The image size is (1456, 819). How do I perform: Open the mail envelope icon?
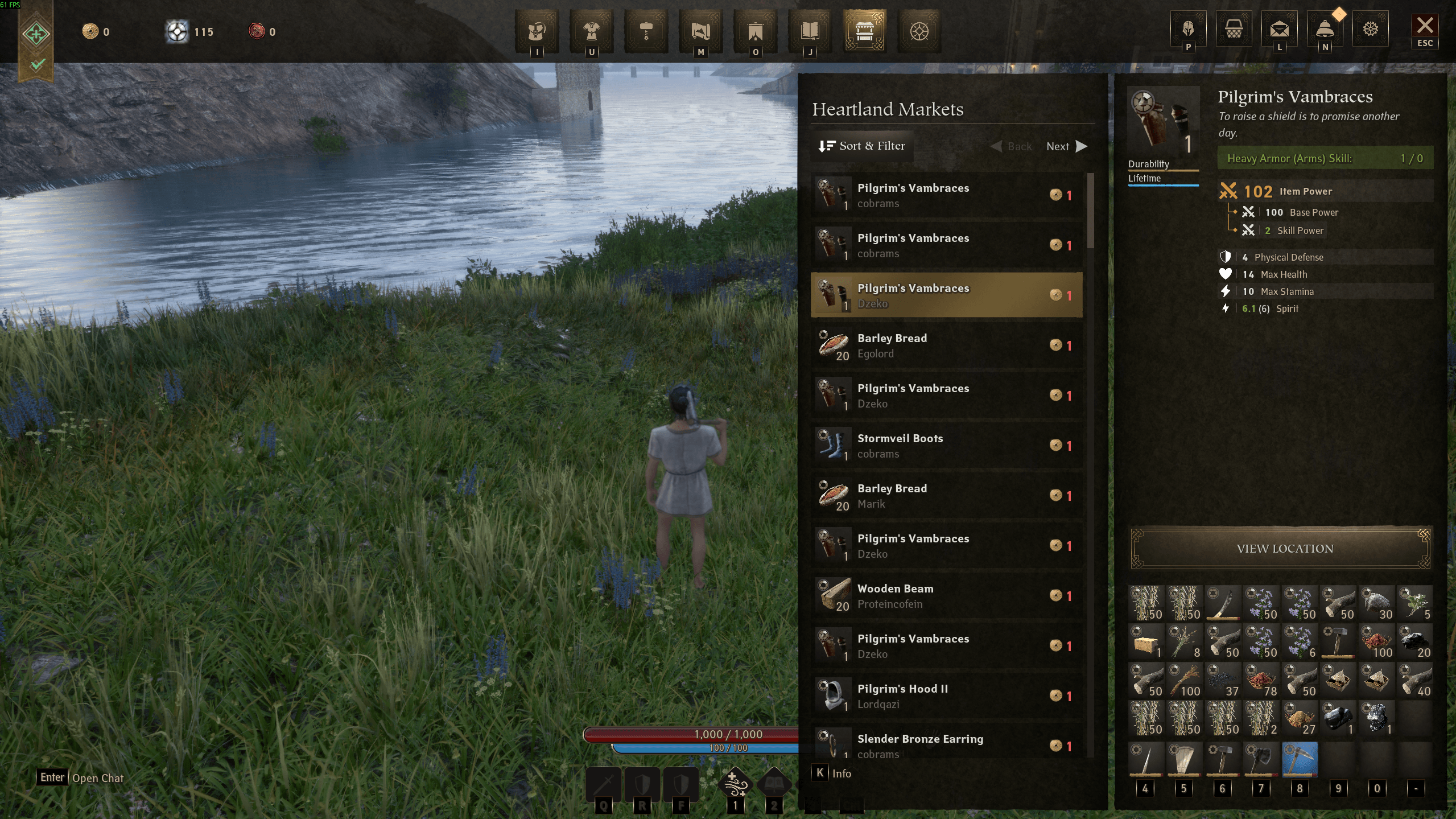1279,29
